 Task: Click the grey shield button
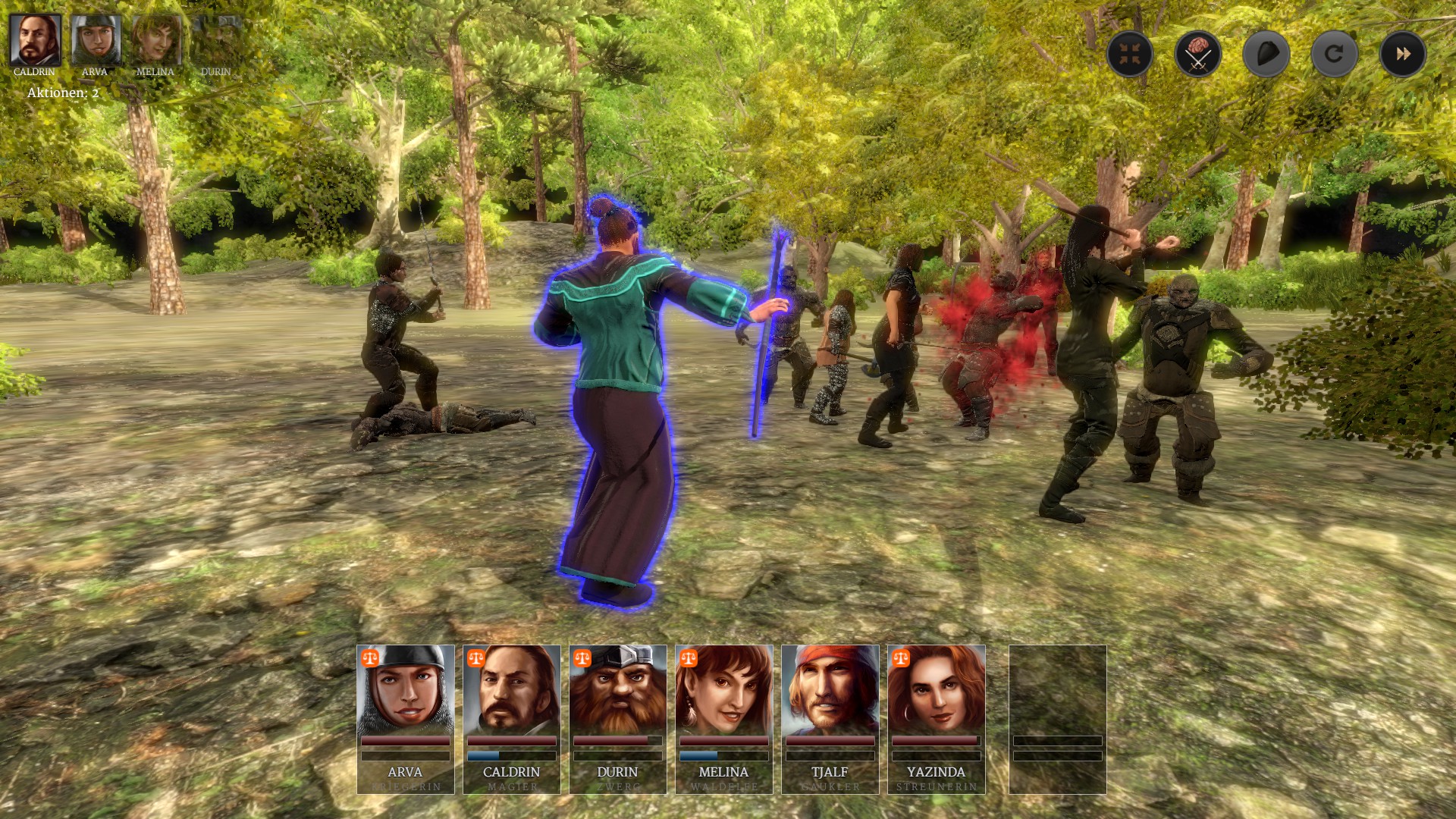point(1266,54)
